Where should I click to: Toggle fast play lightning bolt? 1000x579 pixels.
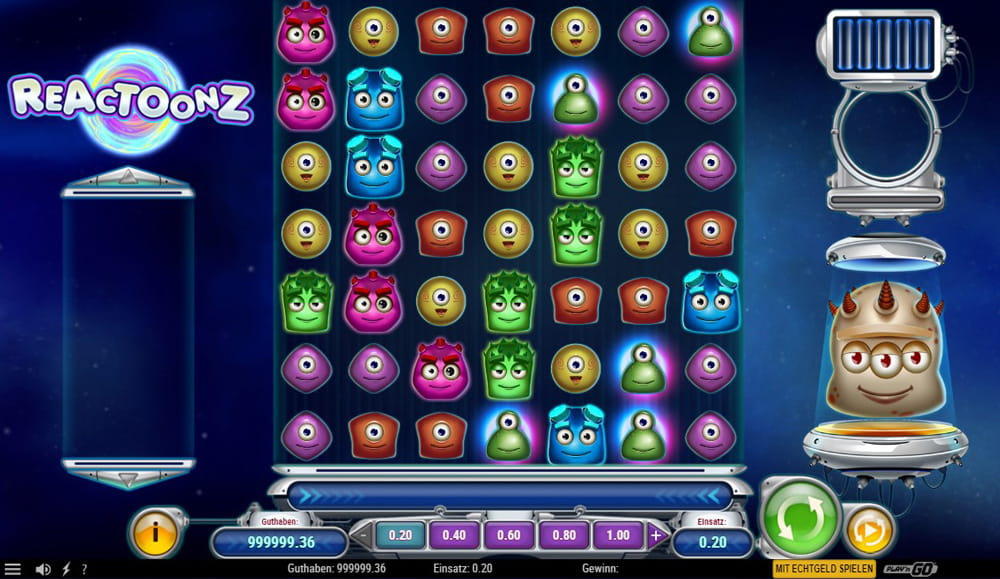(66, 569)
